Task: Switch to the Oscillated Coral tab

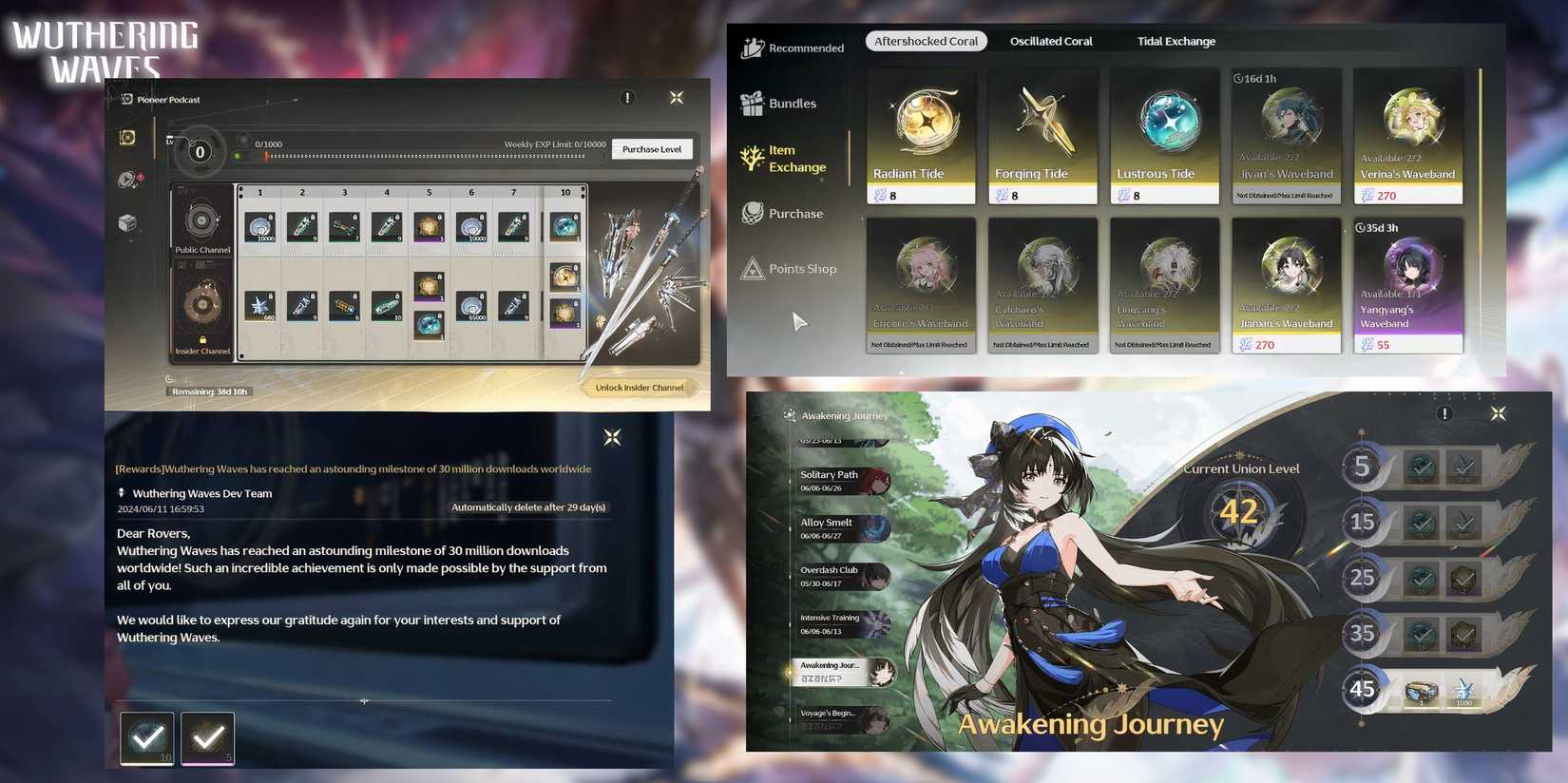Action: pyautogui.click(x=1050, y=41)
